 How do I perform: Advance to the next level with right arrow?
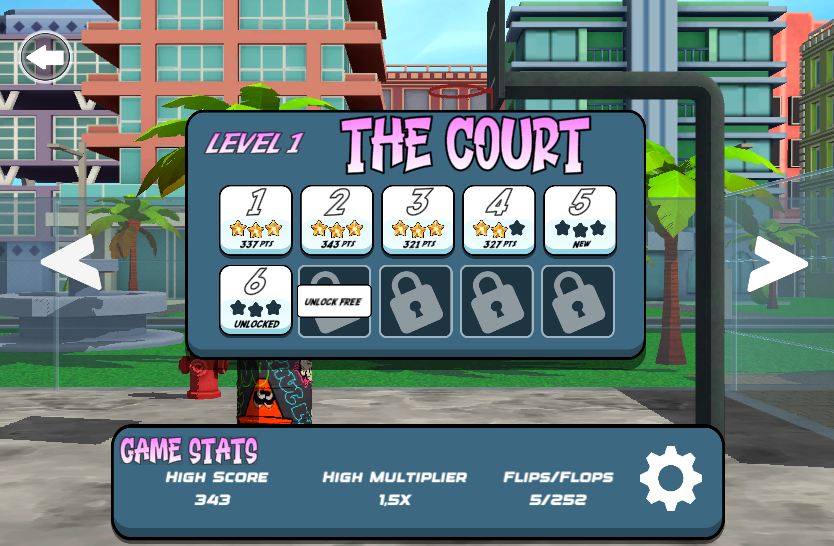tap(777, 264)
